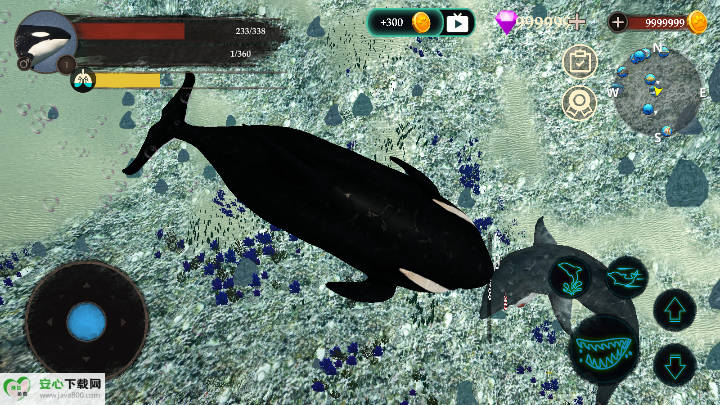Activate the bite attack jaws button

click(604, 349)
